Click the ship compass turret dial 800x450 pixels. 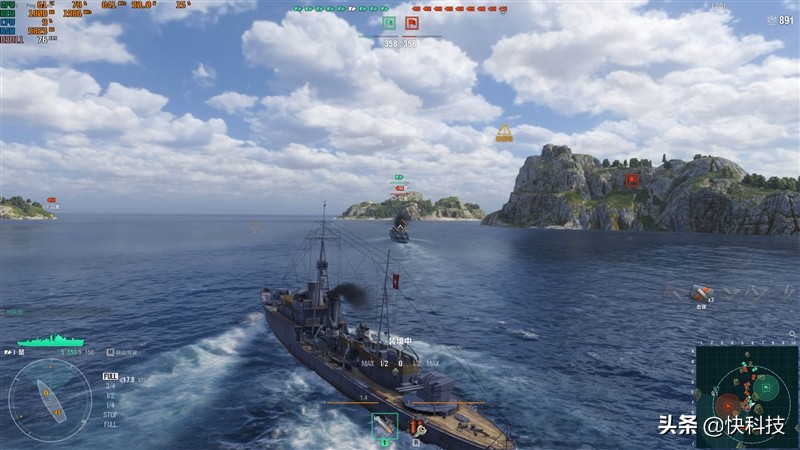pos(50,400)
